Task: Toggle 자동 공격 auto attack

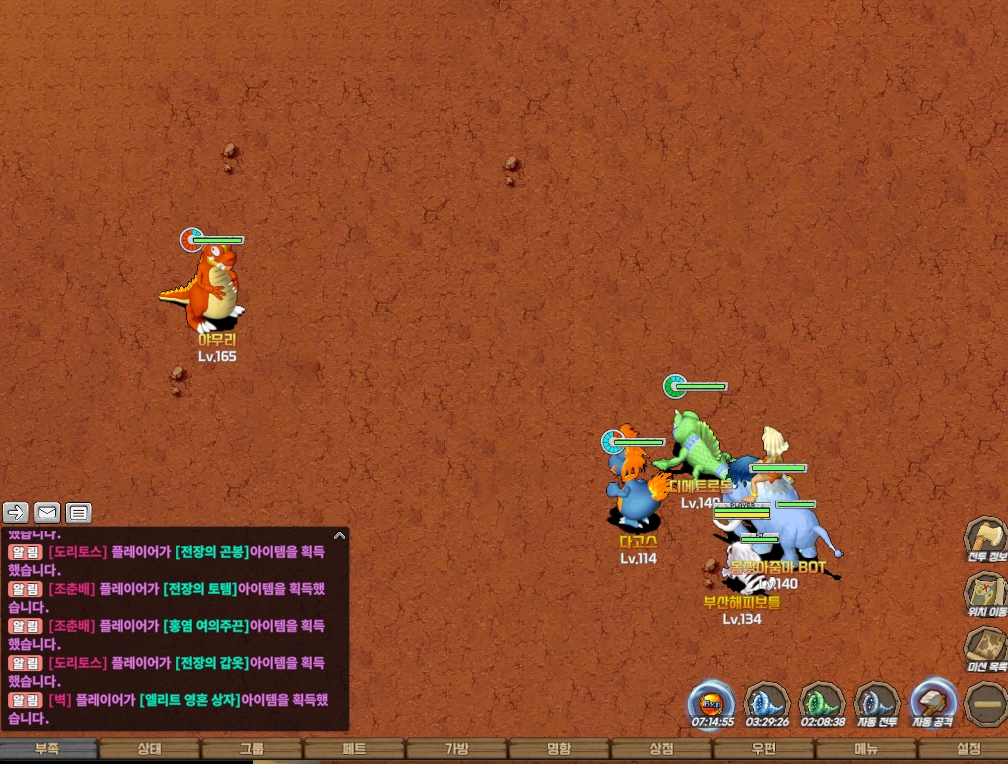Action: coord(933,702)
